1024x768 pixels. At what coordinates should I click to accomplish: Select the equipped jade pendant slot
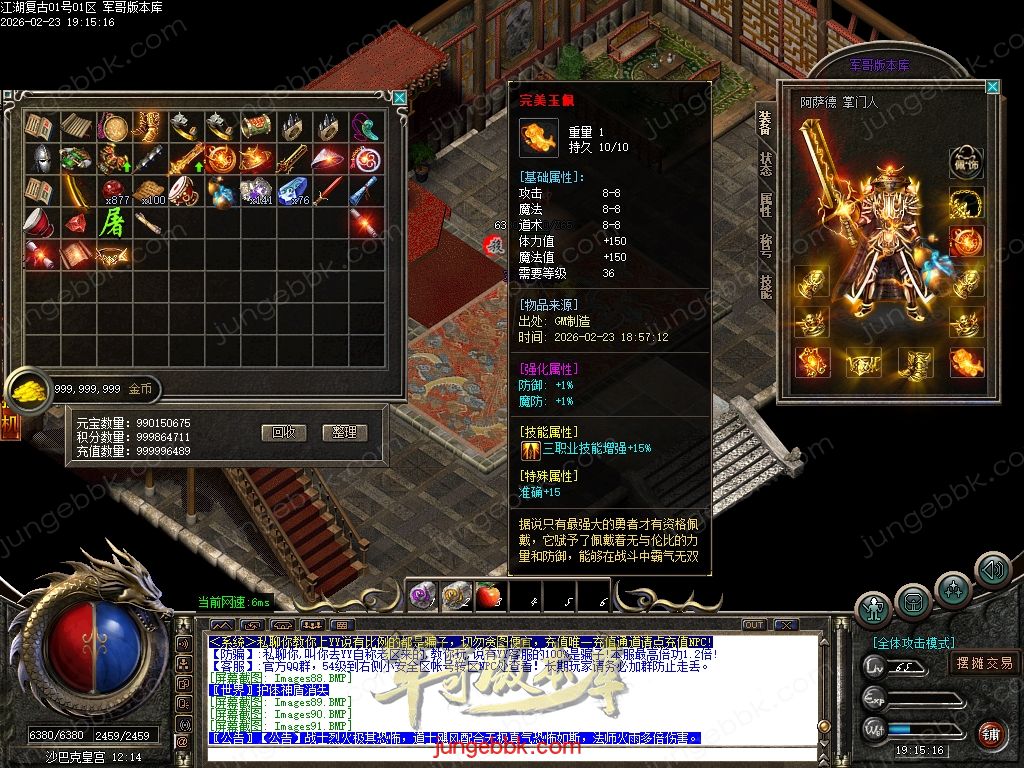tap(966, 361)
